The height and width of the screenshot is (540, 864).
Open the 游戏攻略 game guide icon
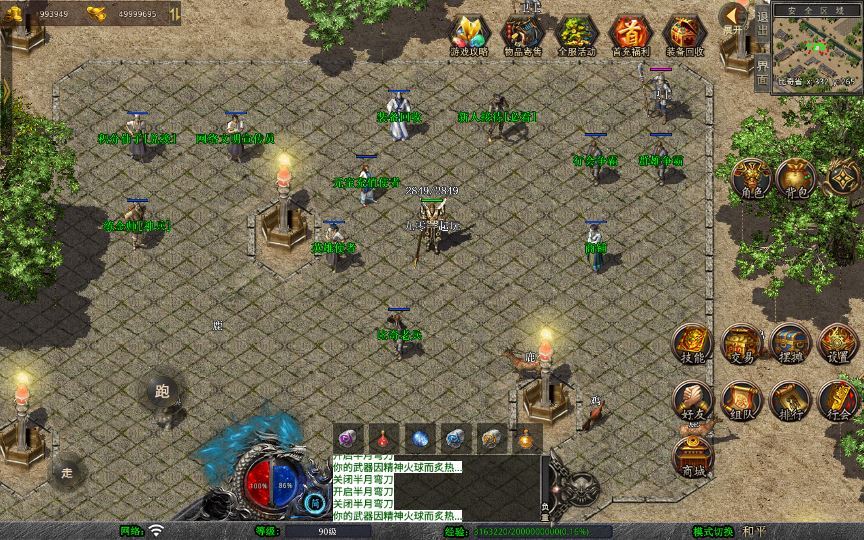point(468,34)
